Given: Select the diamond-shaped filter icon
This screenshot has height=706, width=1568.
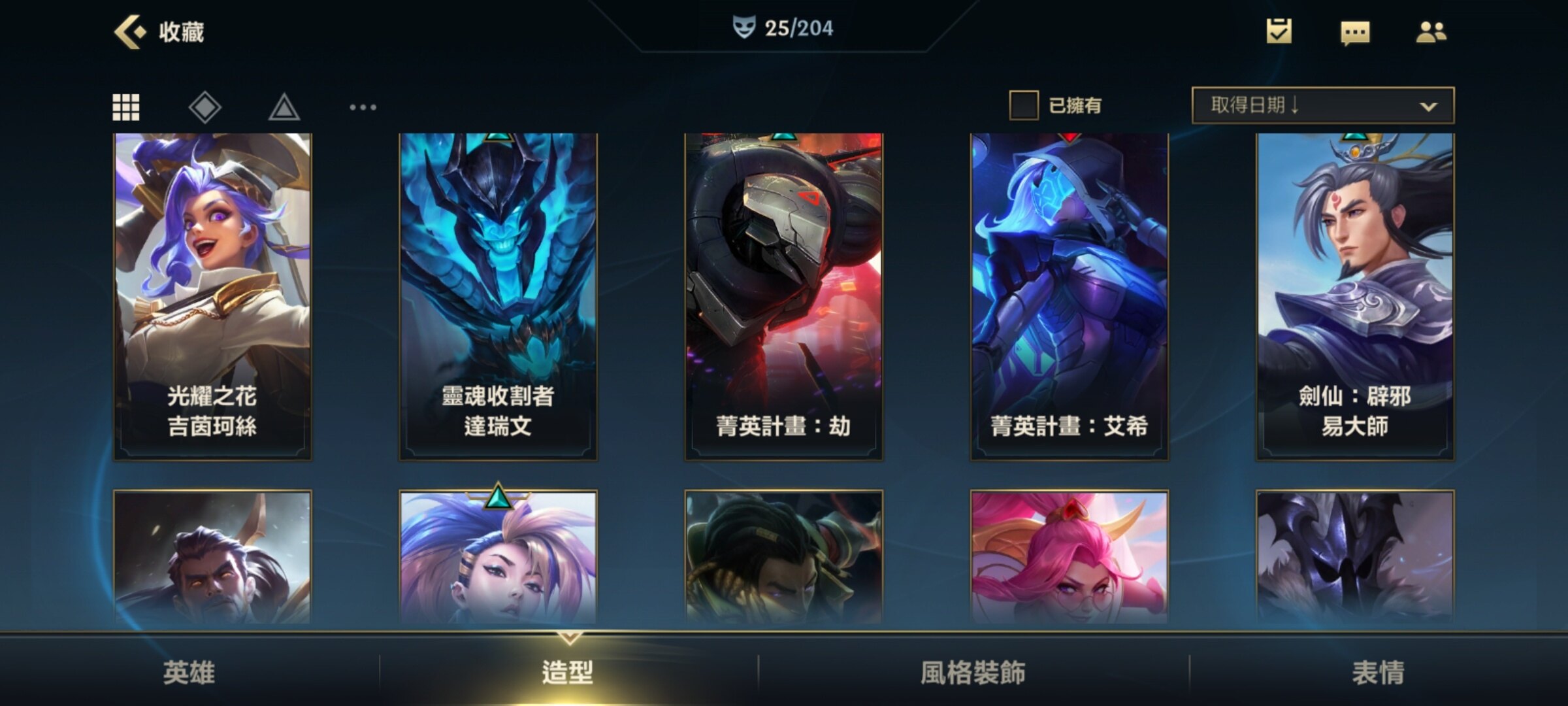Looking at the screenshot, I should coord(205,107).
